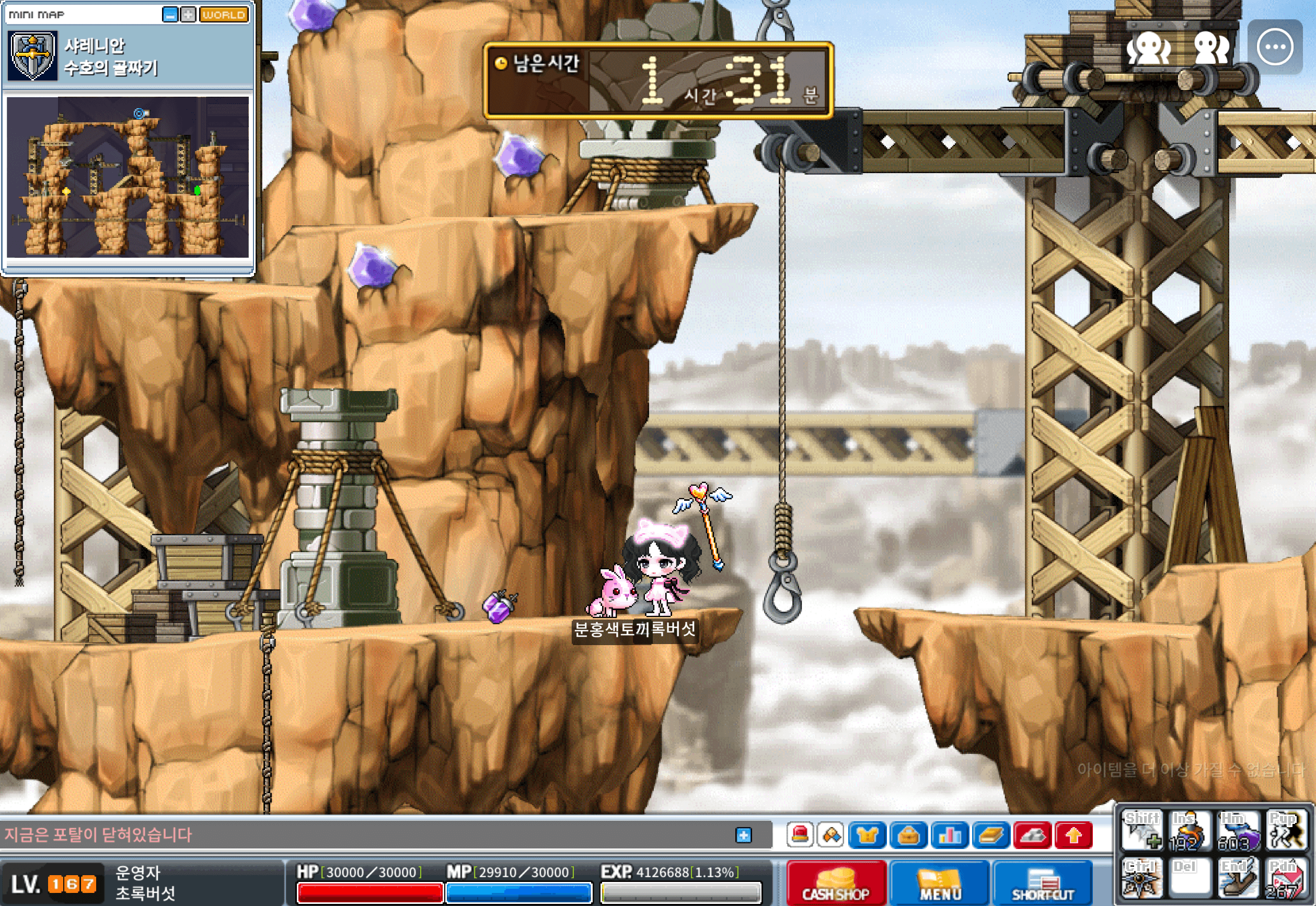Click the minimap's grey plus button
Viewport: 1316px width, 906px height.
188,14
